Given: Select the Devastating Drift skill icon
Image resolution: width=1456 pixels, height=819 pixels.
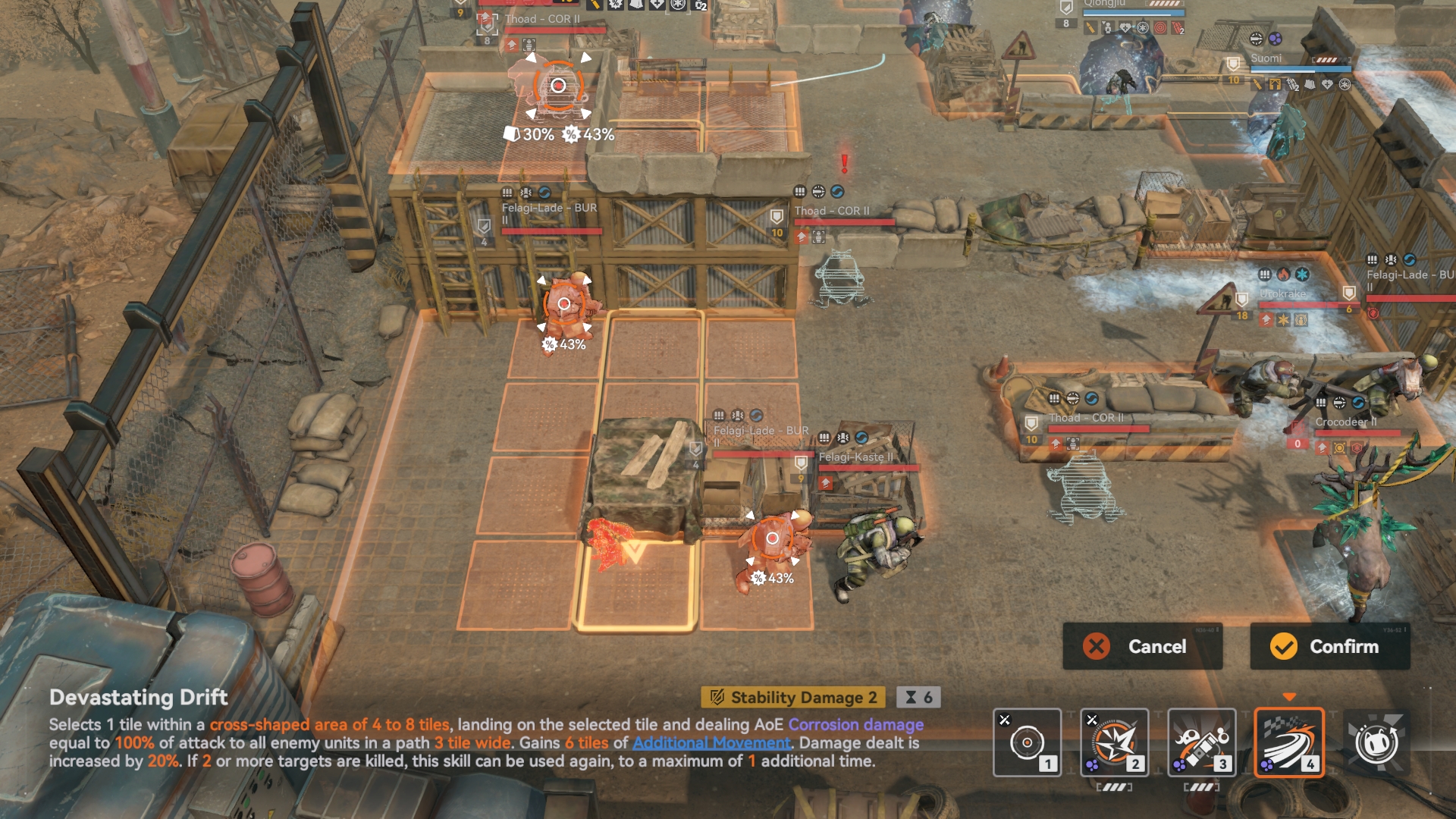Looking at the screenshot, I should click(x=1288, y=742).
